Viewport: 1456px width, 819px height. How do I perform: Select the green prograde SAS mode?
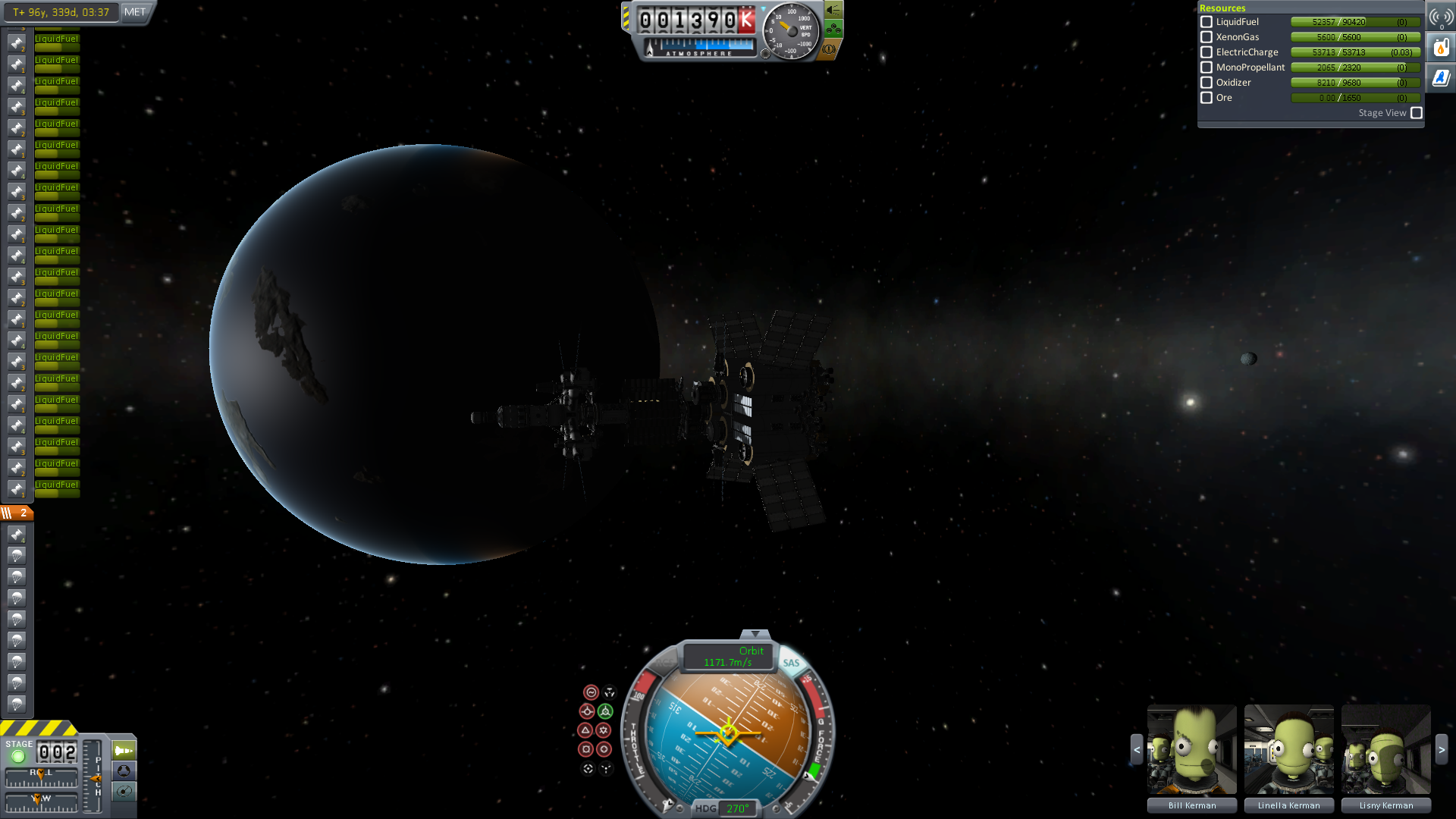(x=605, y=711)
